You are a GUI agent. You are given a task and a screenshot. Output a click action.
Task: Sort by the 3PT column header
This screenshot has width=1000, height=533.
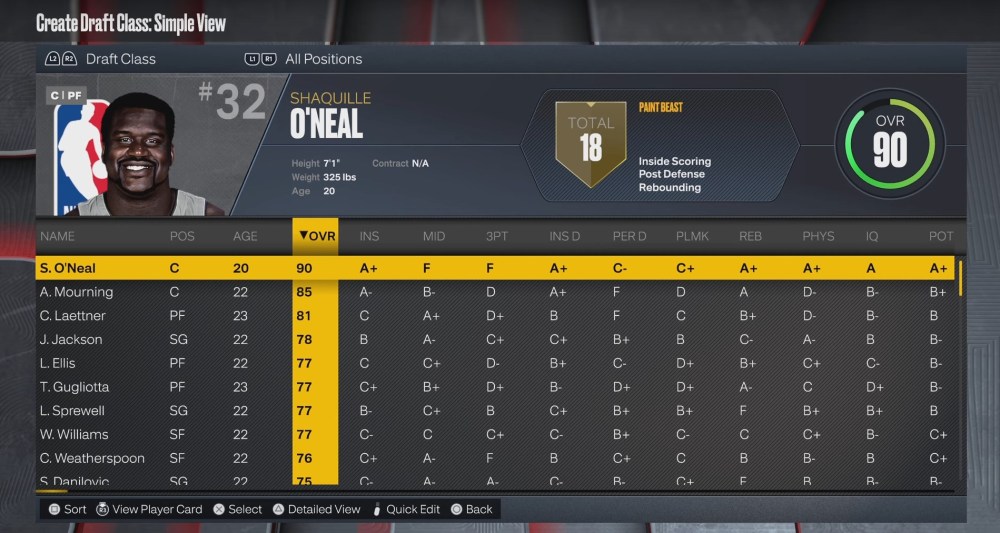coord(495,237)
